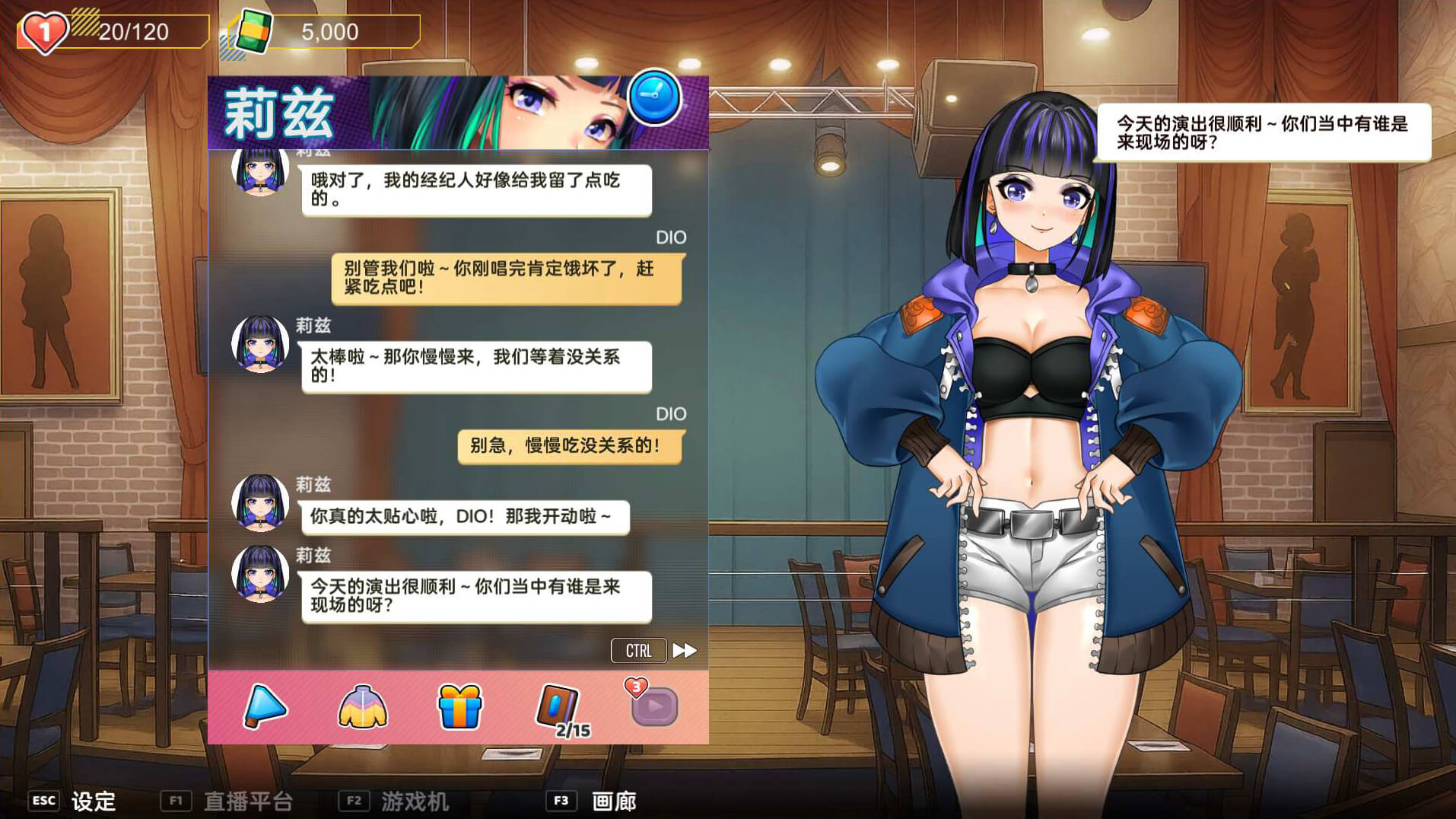1456x819 pixels.
Task: Open the 画廊 gallery
Action: pos(613,801)
